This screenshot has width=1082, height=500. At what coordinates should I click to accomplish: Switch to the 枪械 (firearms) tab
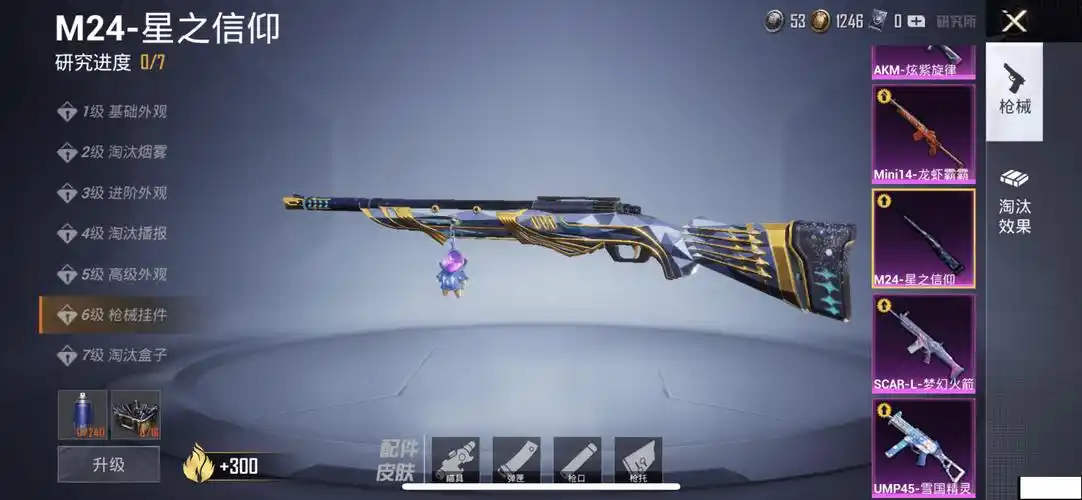coord(1014,90)
